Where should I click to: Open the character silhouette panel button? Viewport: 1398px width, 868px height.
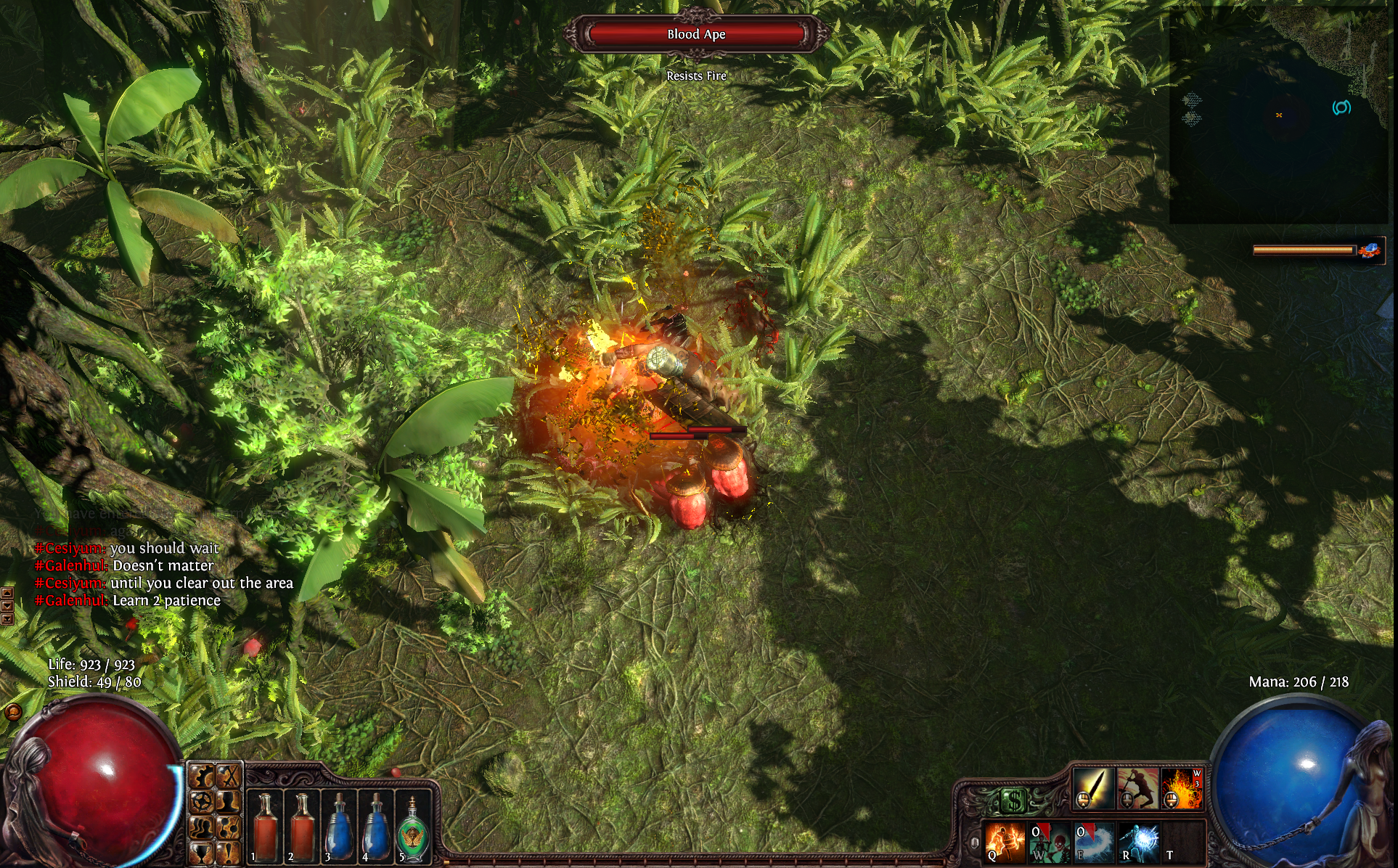229,803
